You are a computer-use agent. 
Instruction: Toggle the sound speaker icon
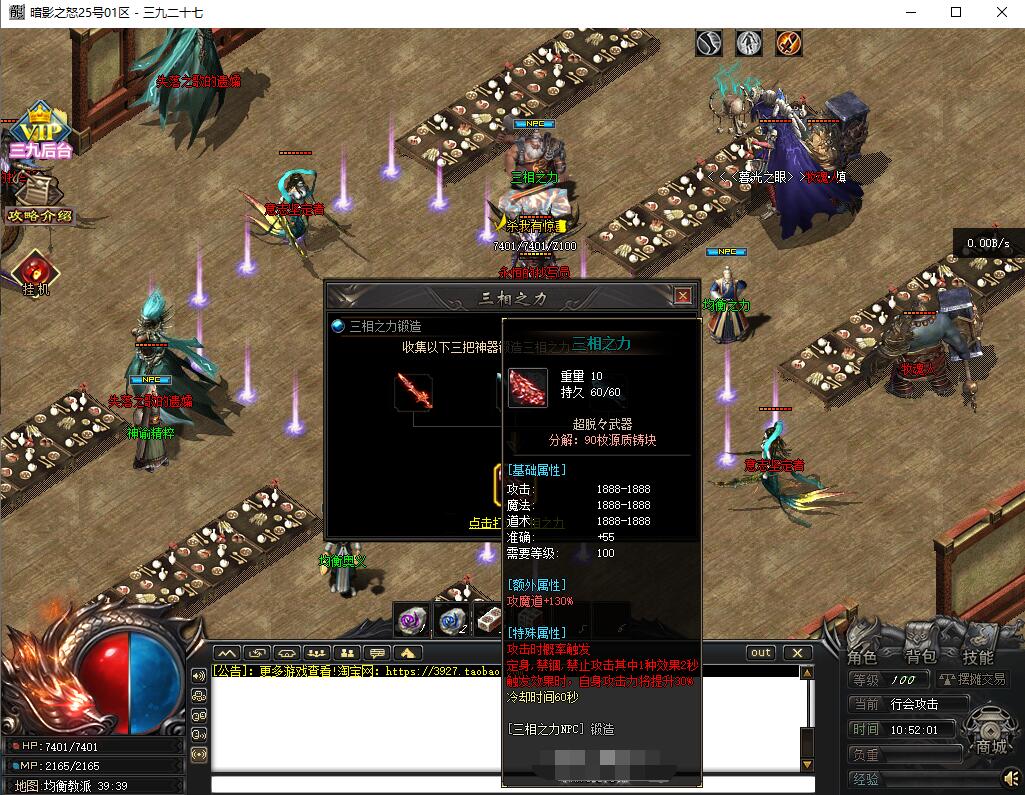[1010, 777]
